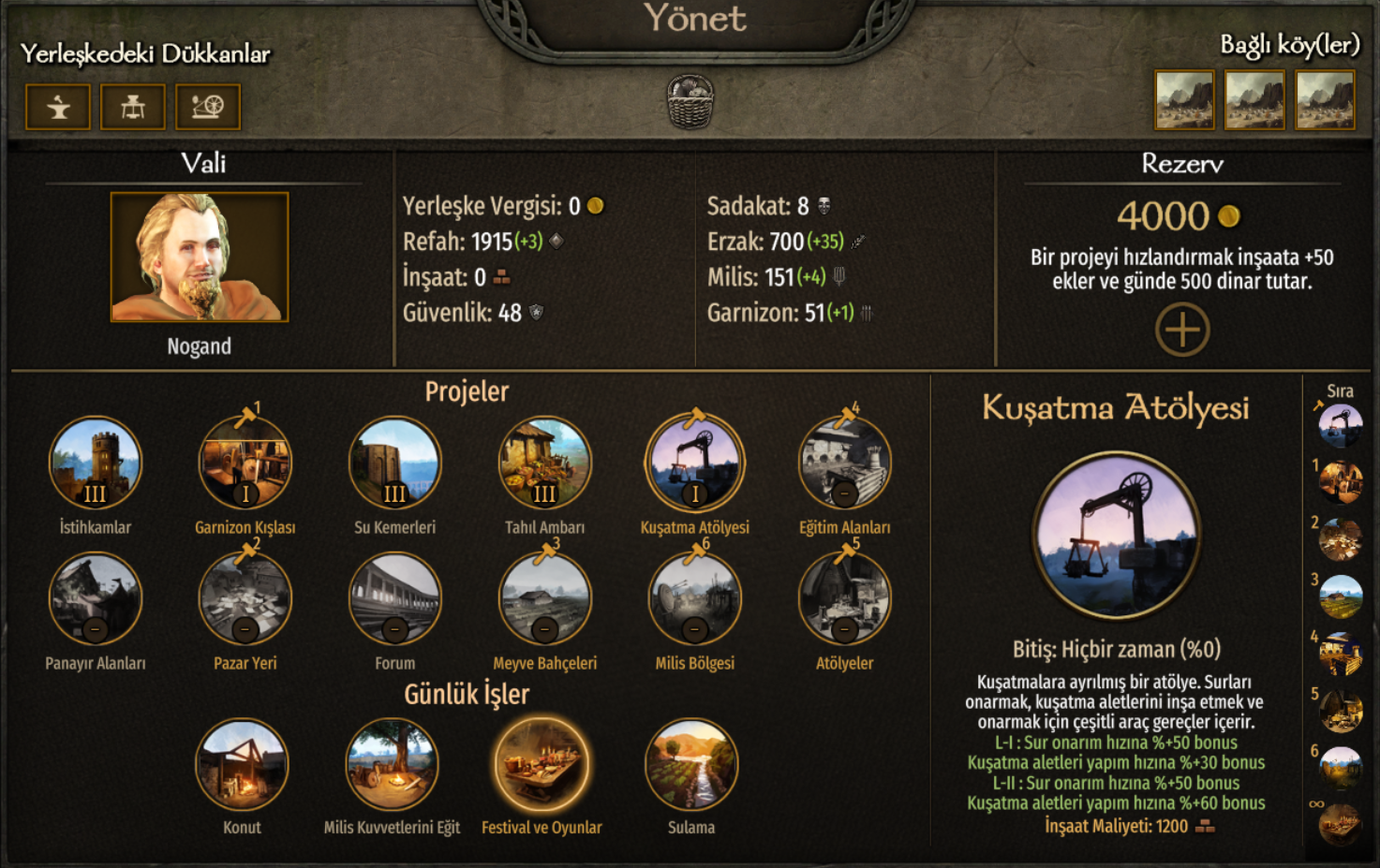1380x868 pixels.
Task: Choose Milis Kuvvetlerini Eğit daily task
Action: click(x=392, y=764)
